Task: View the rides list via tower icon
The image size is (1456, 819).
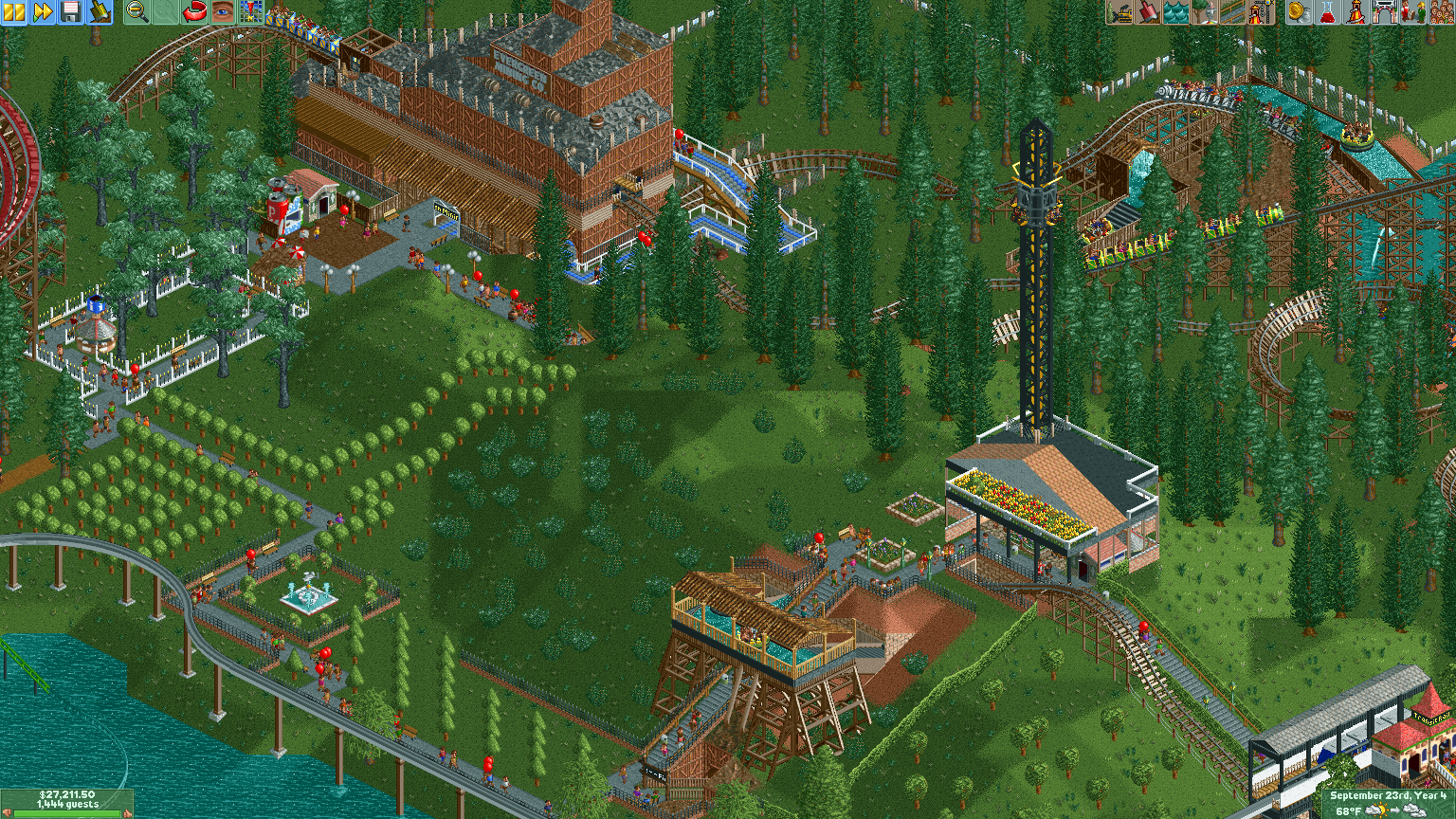Action: (x=1357, y=13)
